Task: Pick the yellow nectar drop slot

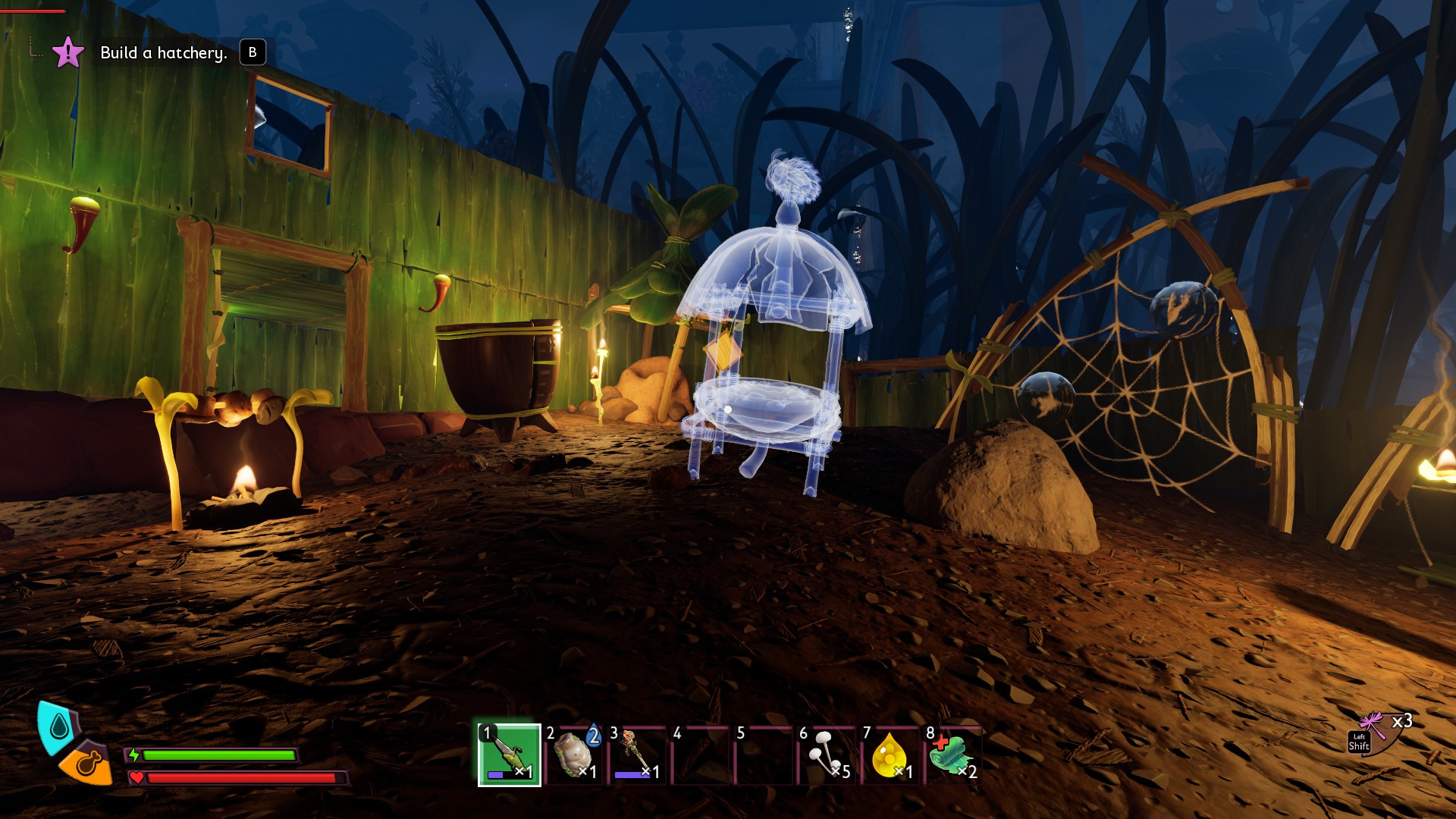Action: pyautogui.click(x=890, y=755)
